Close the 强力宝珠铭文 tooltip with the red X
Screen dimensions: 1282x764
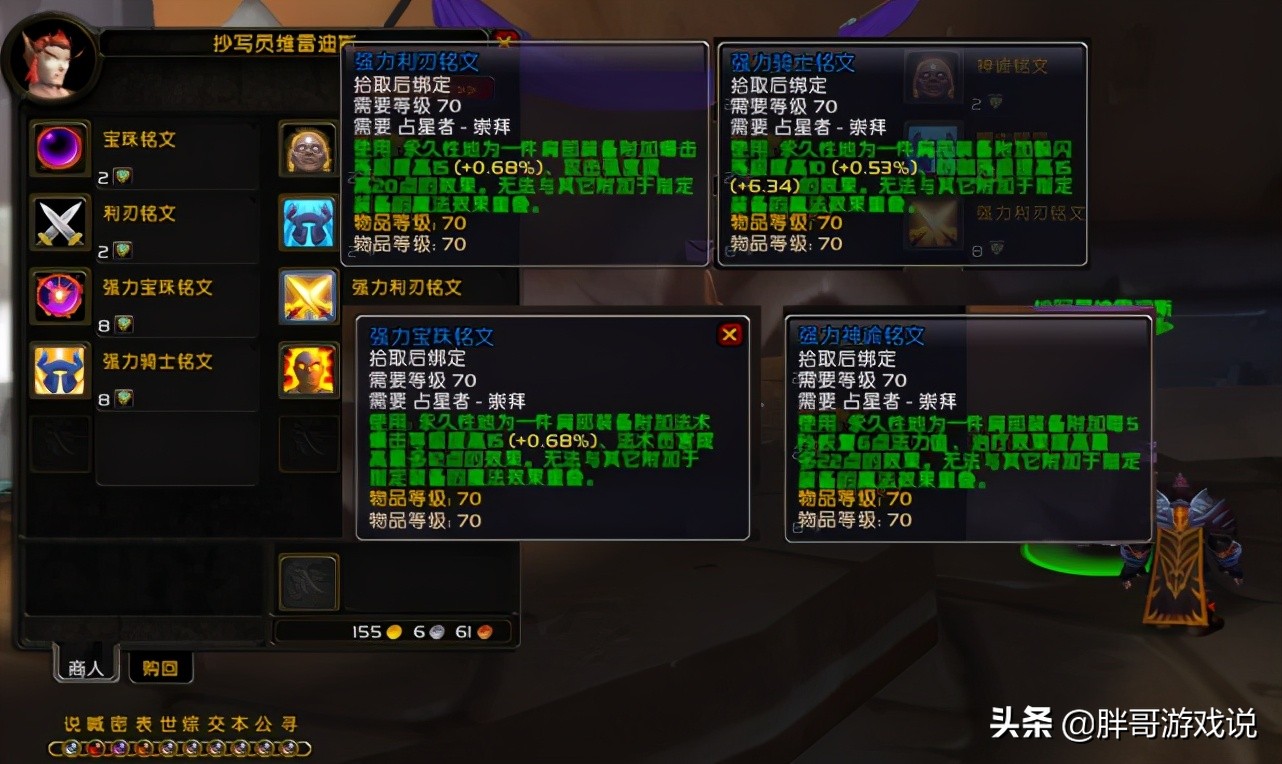click(729, 335)
